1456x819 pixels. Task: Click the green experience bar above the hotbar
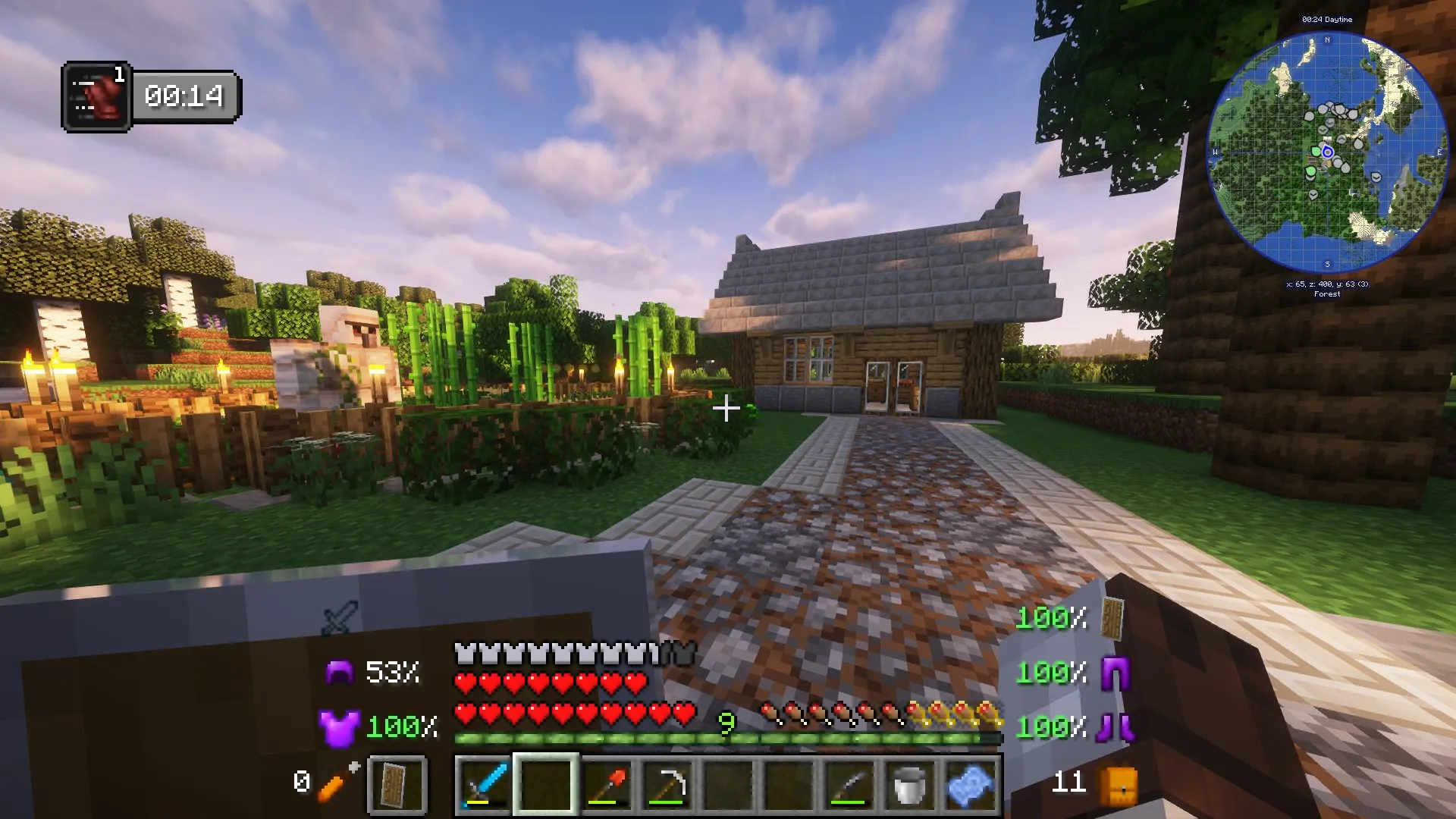pyautogui.click(x=726, y=737)
